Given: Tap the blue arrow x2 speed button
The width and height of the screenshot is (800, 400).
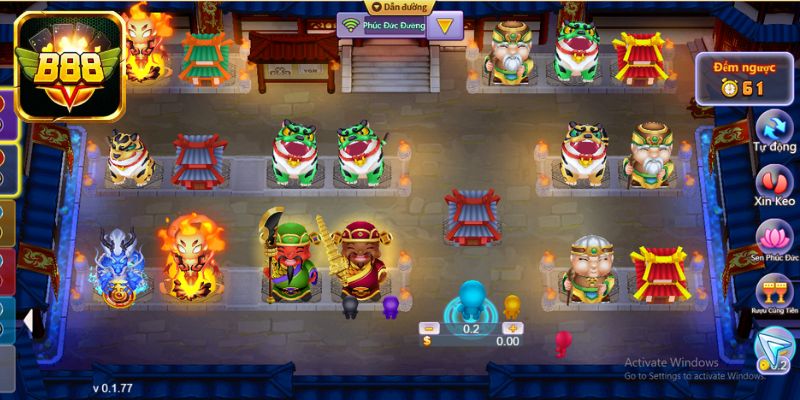Looking at the screenshot, I should [772, 350].
